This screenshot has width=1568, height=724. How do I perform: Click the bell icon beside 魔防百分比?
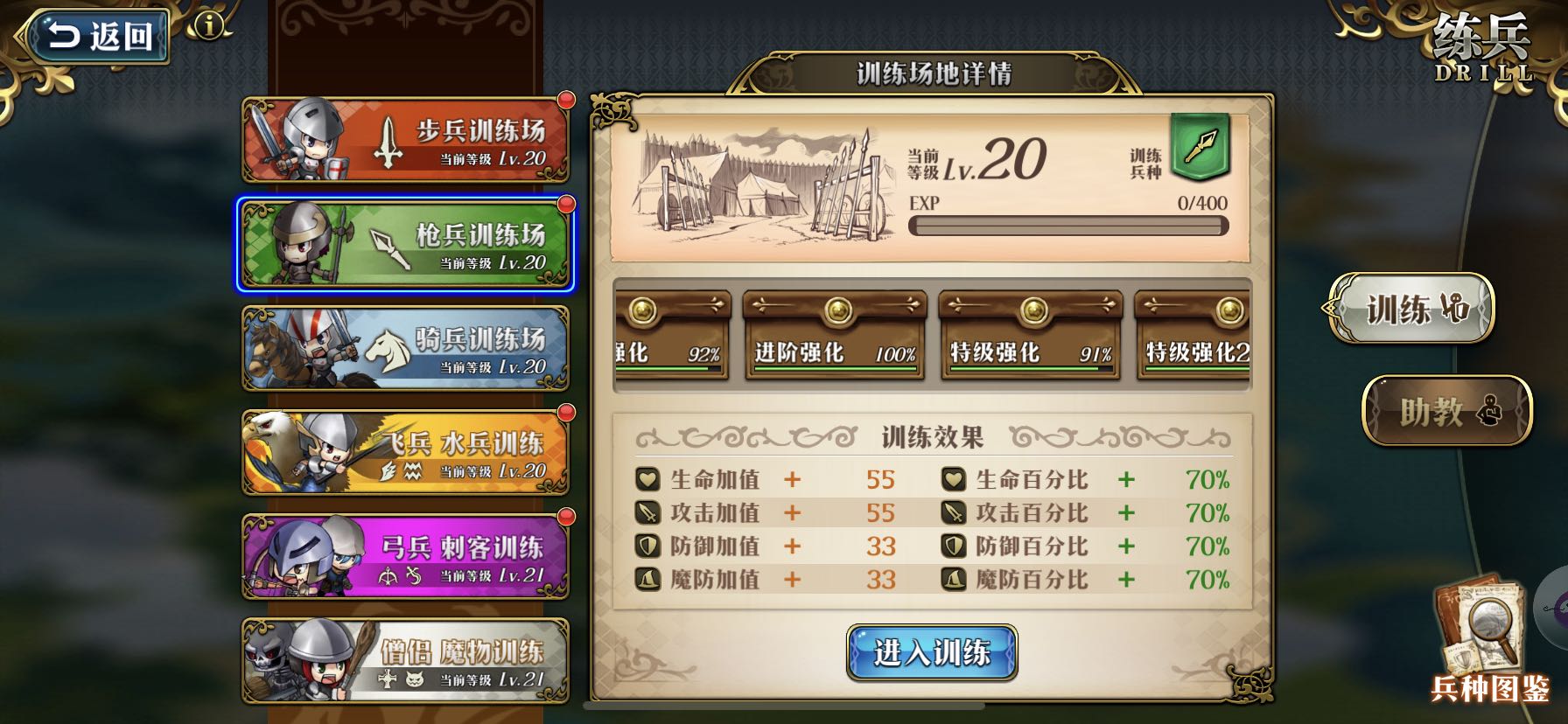[x=953, y=580]
